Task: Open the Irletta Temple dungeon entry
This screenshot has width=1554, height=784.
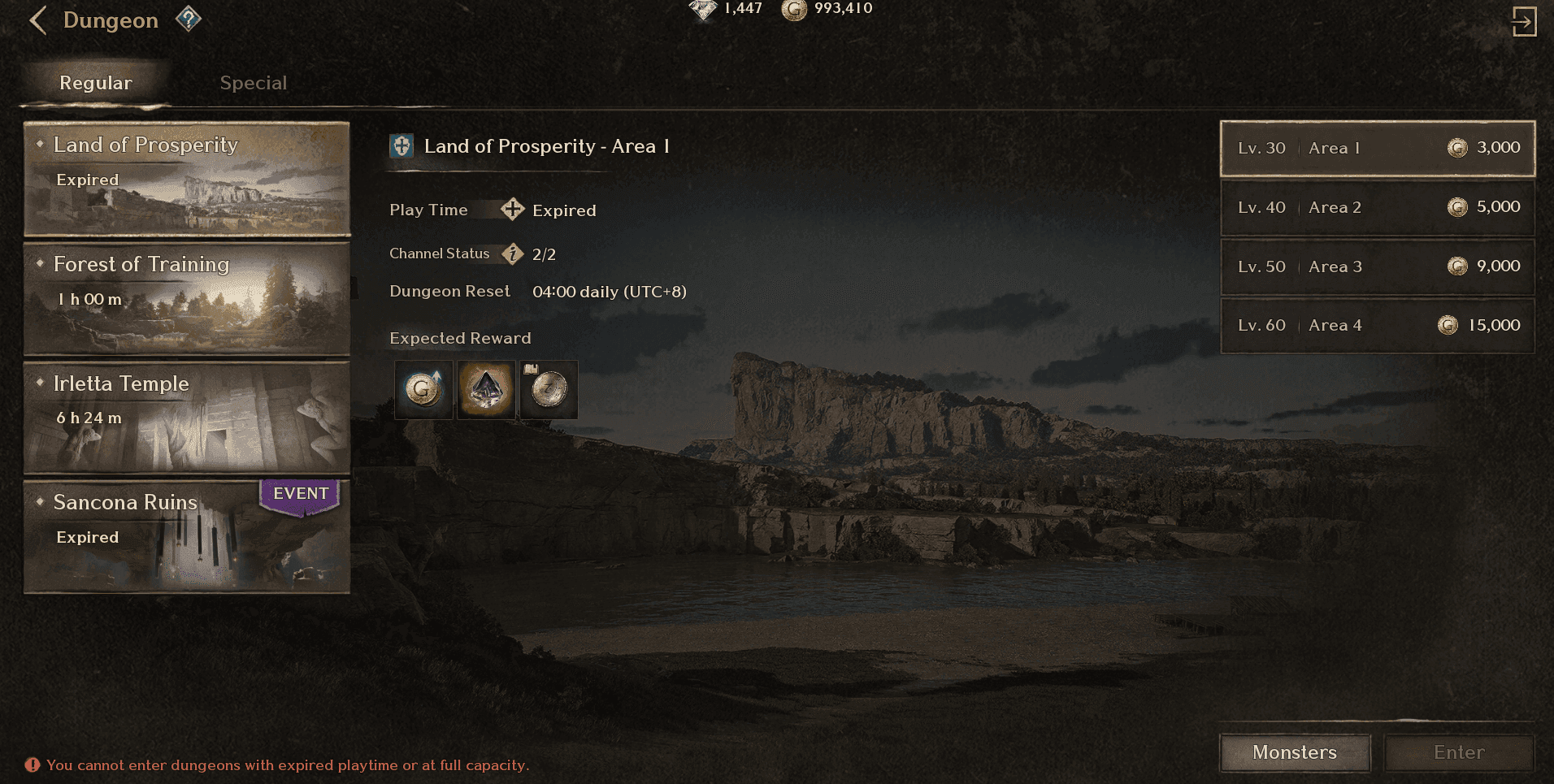Action: click(x=186, y=418)
